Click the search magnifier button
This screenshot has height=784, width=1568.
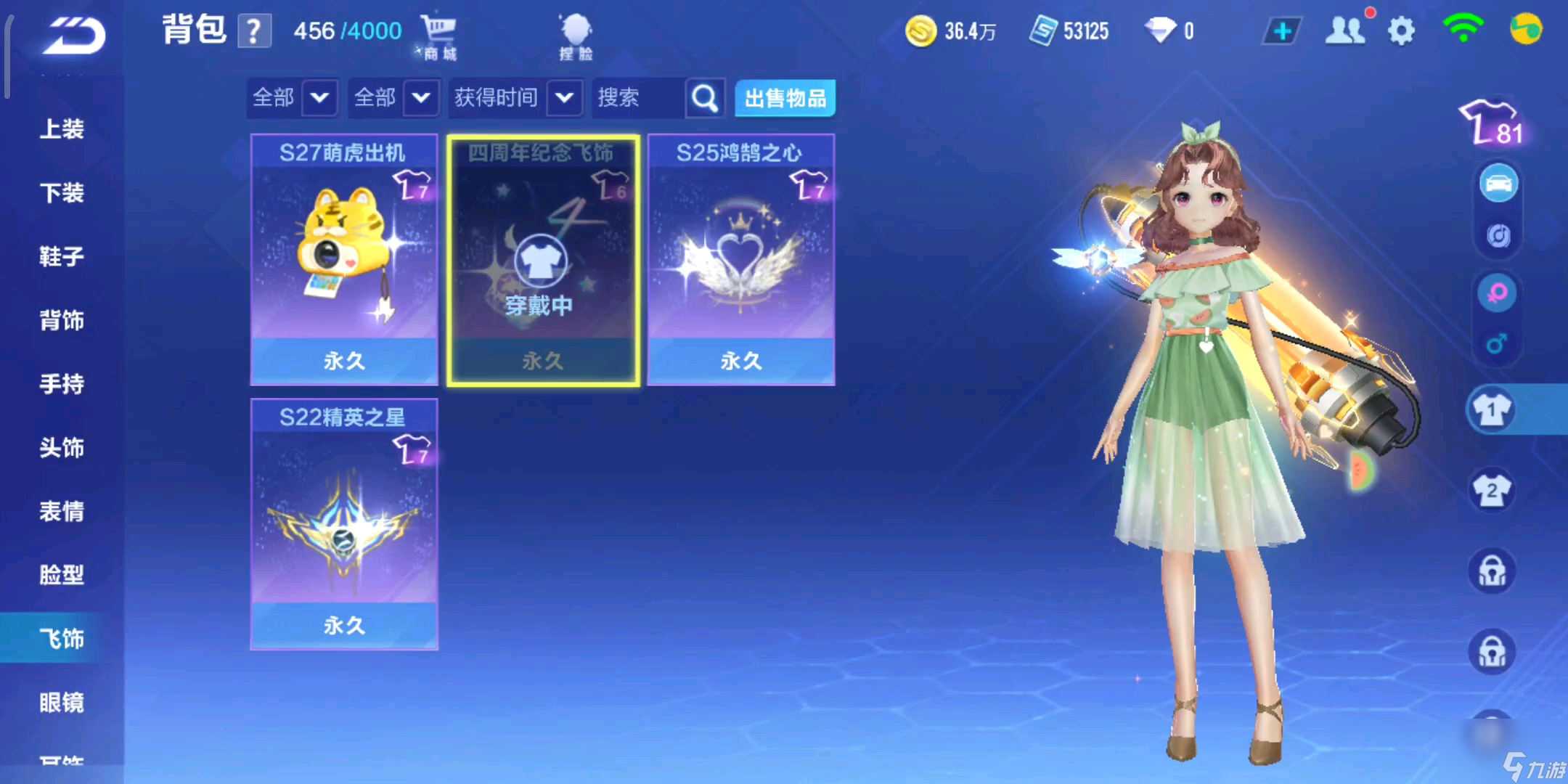coord(704,98)
